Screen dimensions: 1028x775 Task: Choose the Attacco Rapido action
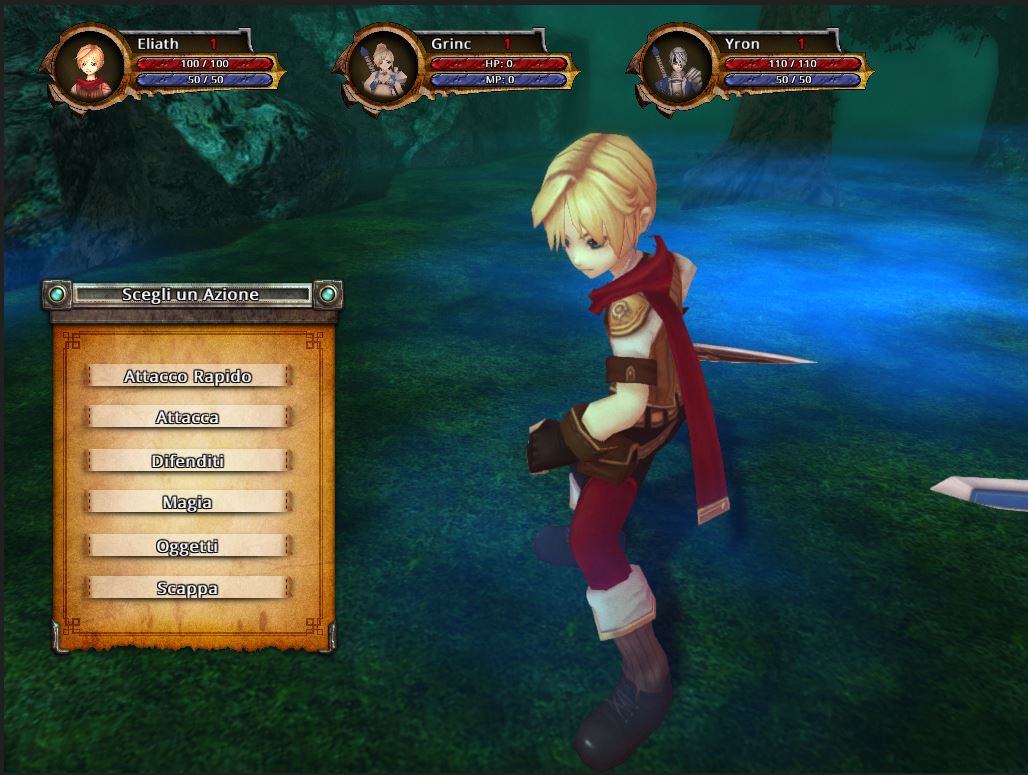click(188, 376)
